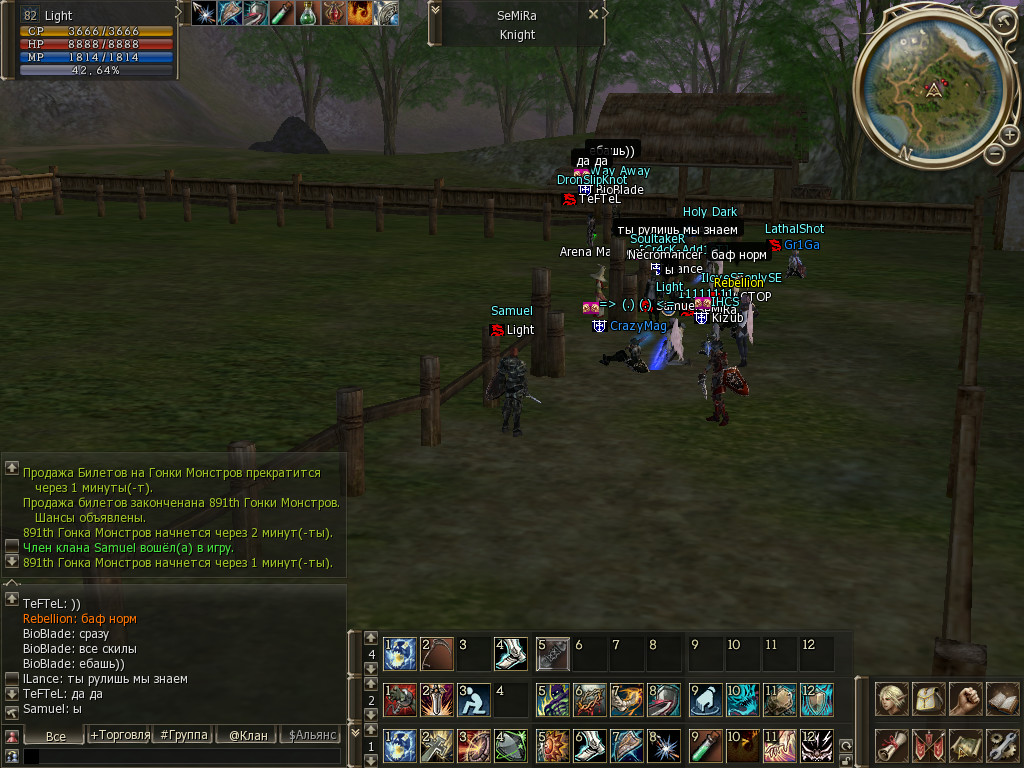
Task: Zoom in the minimap with the plus button
Action: (1010, 134)
